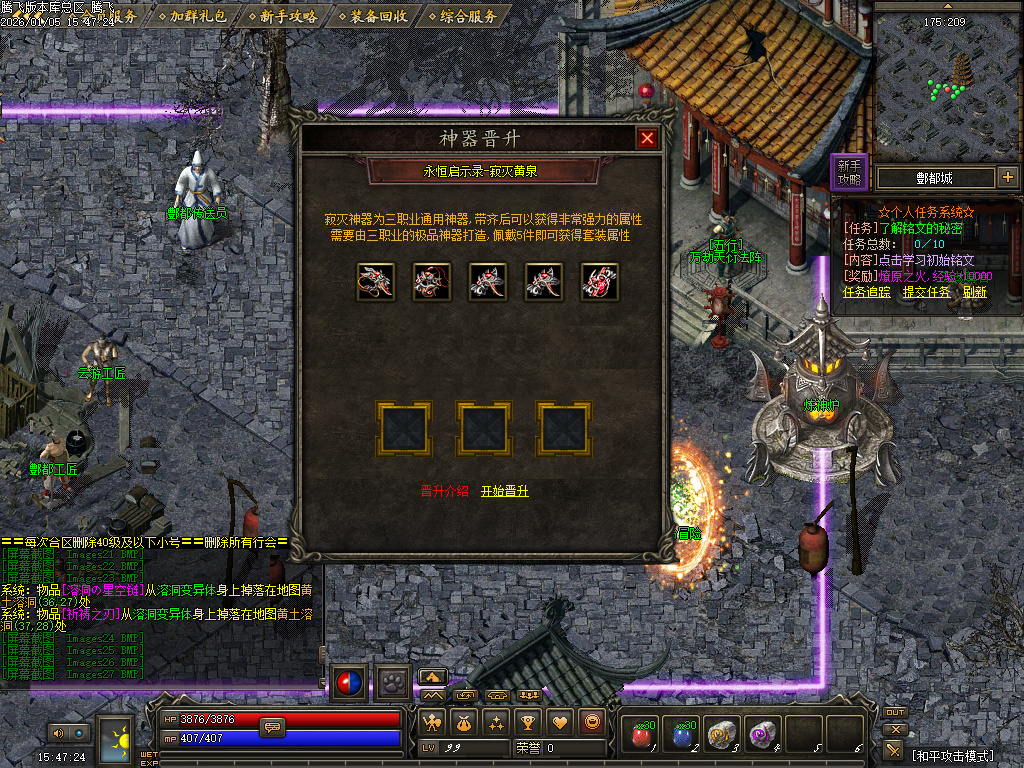Image resolution: width=1024 pixels, height=768 pixels.
Task: Expand the map with the plus button
Action: 1007,178
